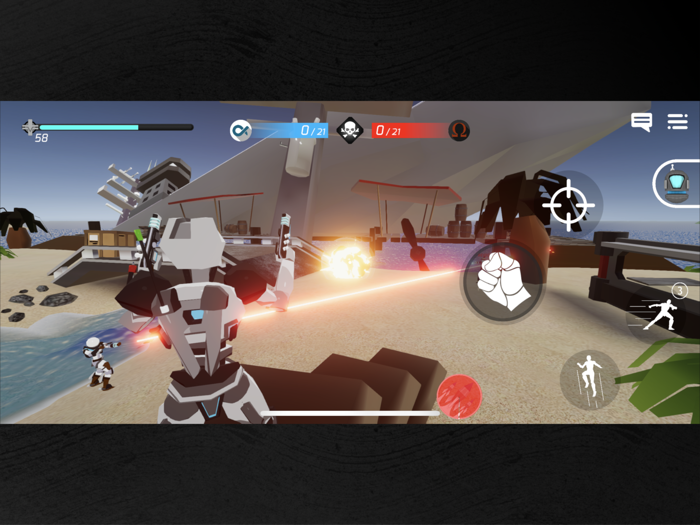Tap the crosshair aim button

tap(569, 204)
